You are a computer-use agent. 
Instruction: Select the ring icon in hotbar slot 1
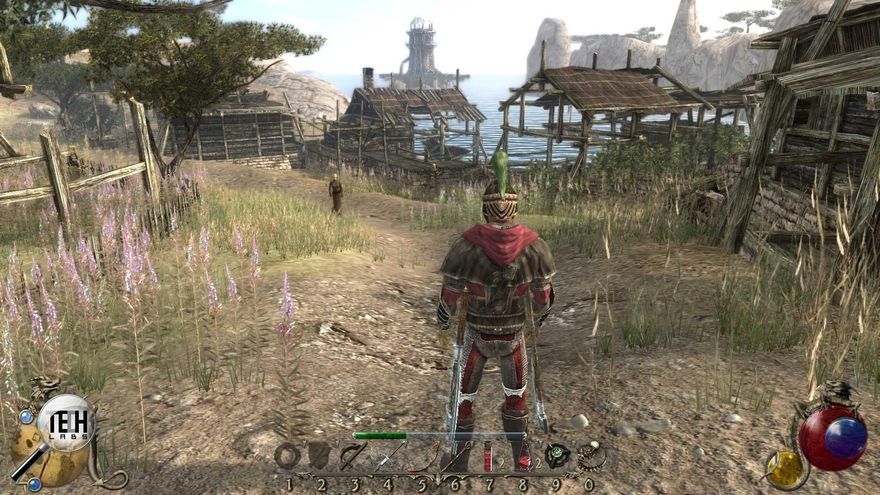point(288,456)
